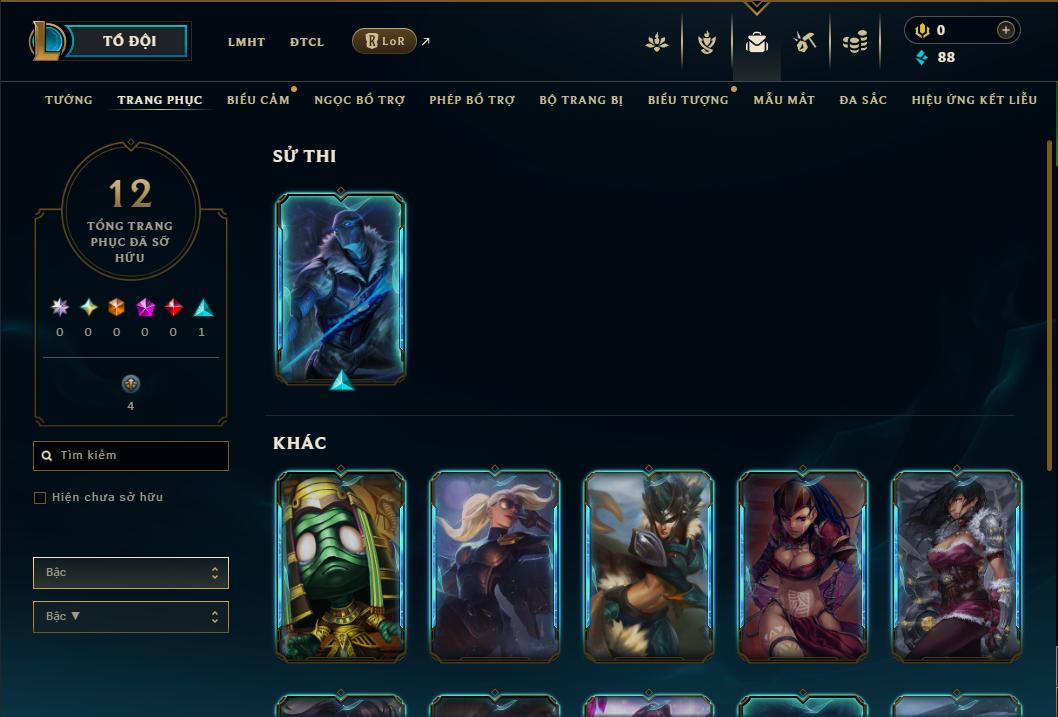The width and height of the screenshot is (1058, 717).
Task: Open the NGỌC BỔ TRỢ tab
Action: pyautogui.click(x=359, y=100)
